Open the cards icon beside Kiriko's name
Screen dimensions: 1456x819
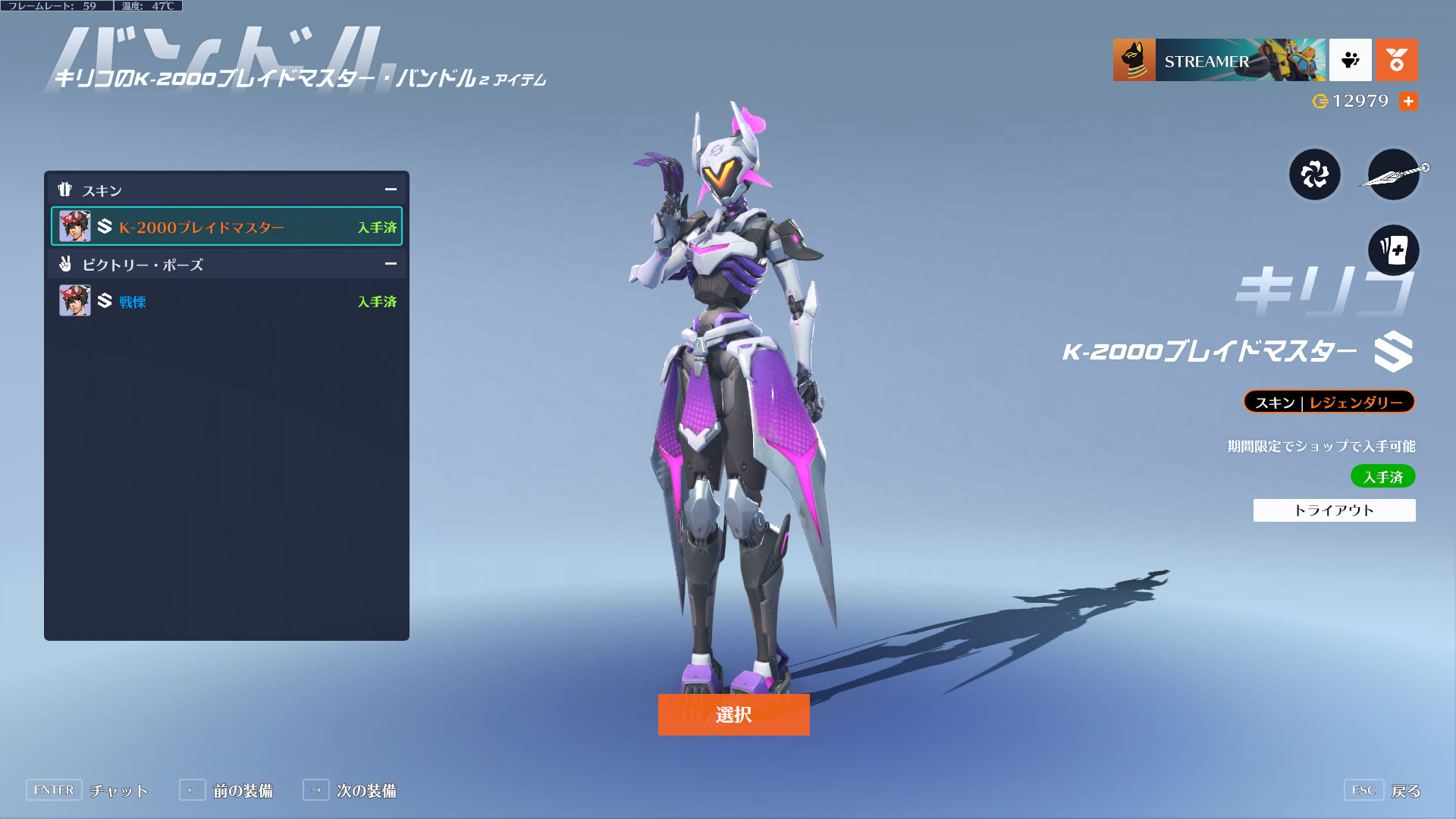pyautogui.click(x=1394, y=250)
